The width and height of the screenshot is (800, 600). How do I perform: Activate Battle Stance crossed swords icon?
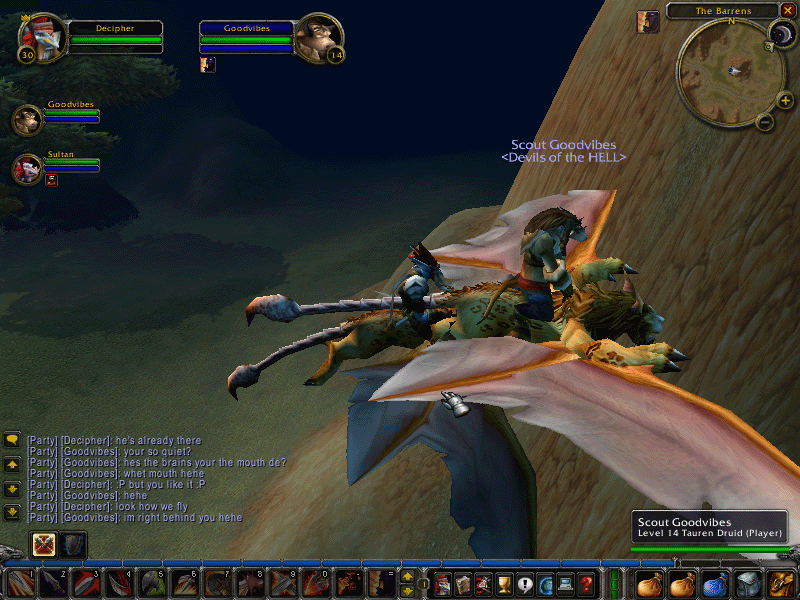pyautogui.click(x=44, y=544)
